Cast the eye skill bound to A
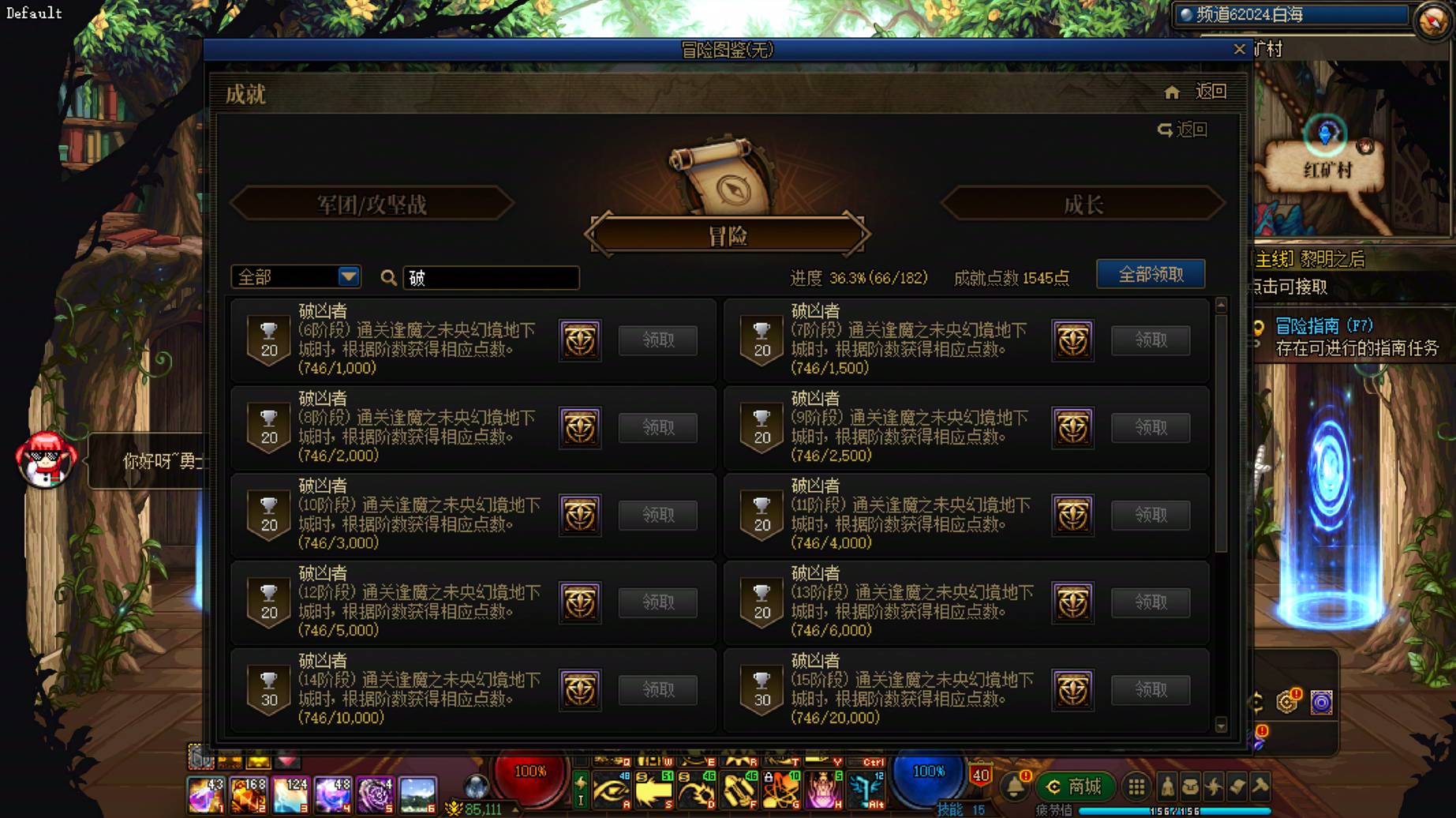 [x=612, y=790]
